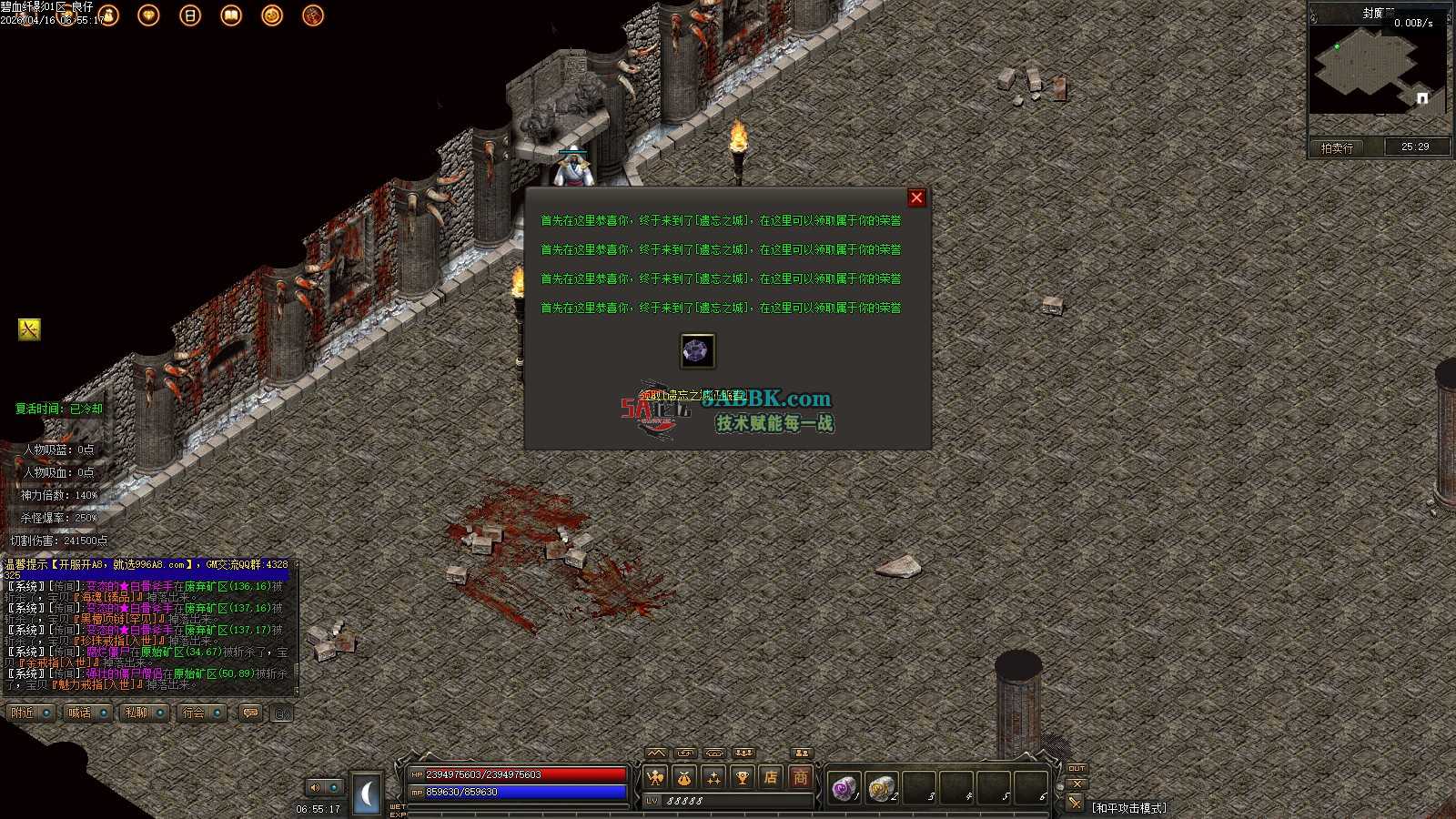1456x819 pixels.
Task: Click the speech bubble chat button
Action: (x=250, y=713)
